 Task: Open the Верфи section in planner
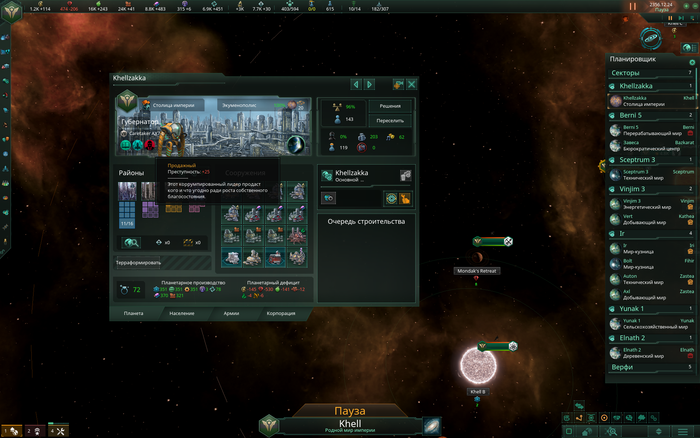650,367
